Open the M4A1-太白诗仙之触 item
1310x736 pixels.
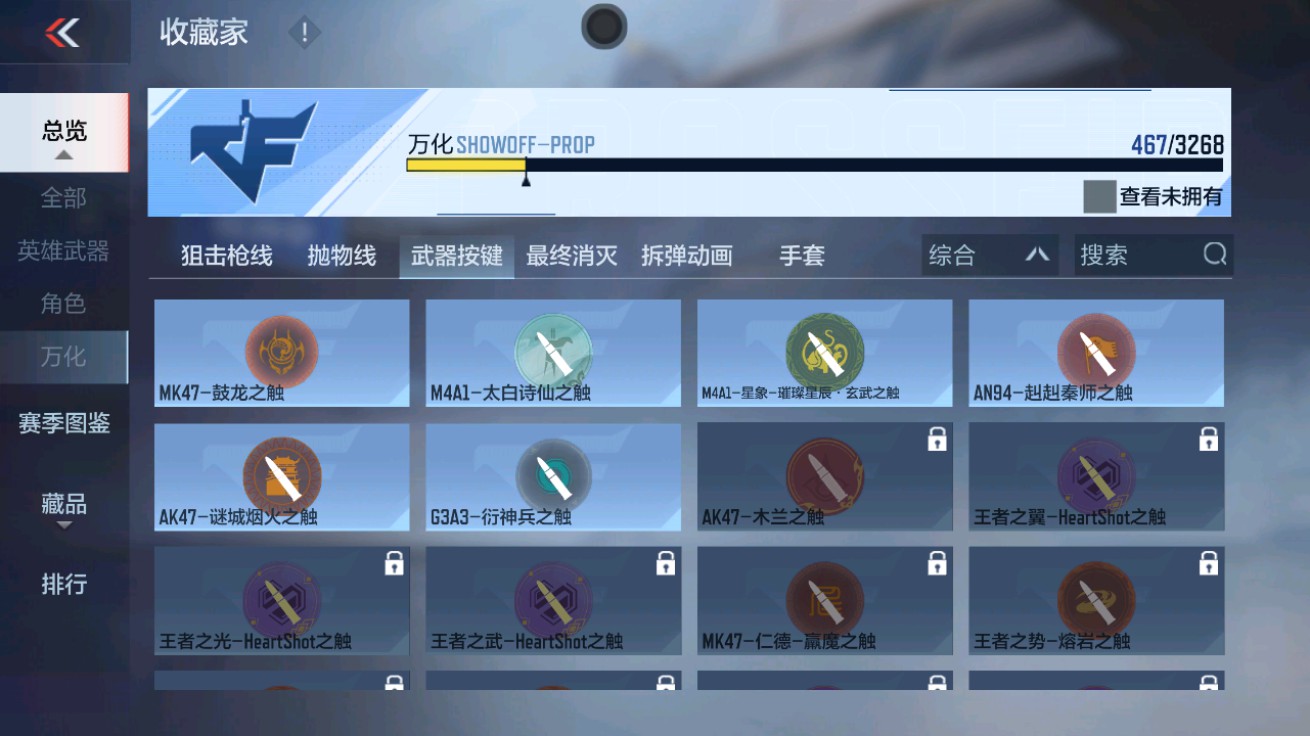click(551, 352)
